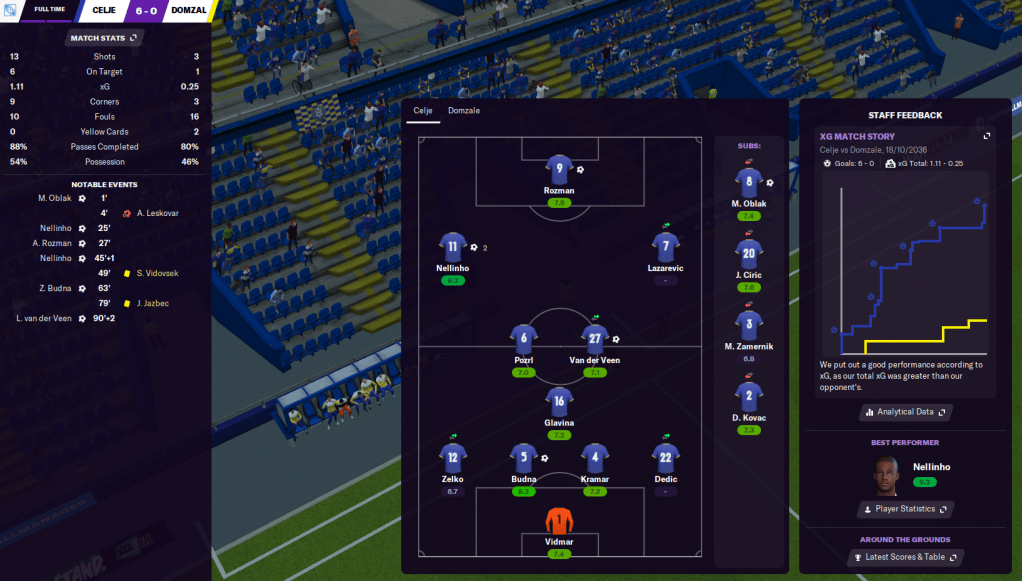This screenshot has height=581, width=1022.
Task: View Player Statistics
Action: point(906,509)
